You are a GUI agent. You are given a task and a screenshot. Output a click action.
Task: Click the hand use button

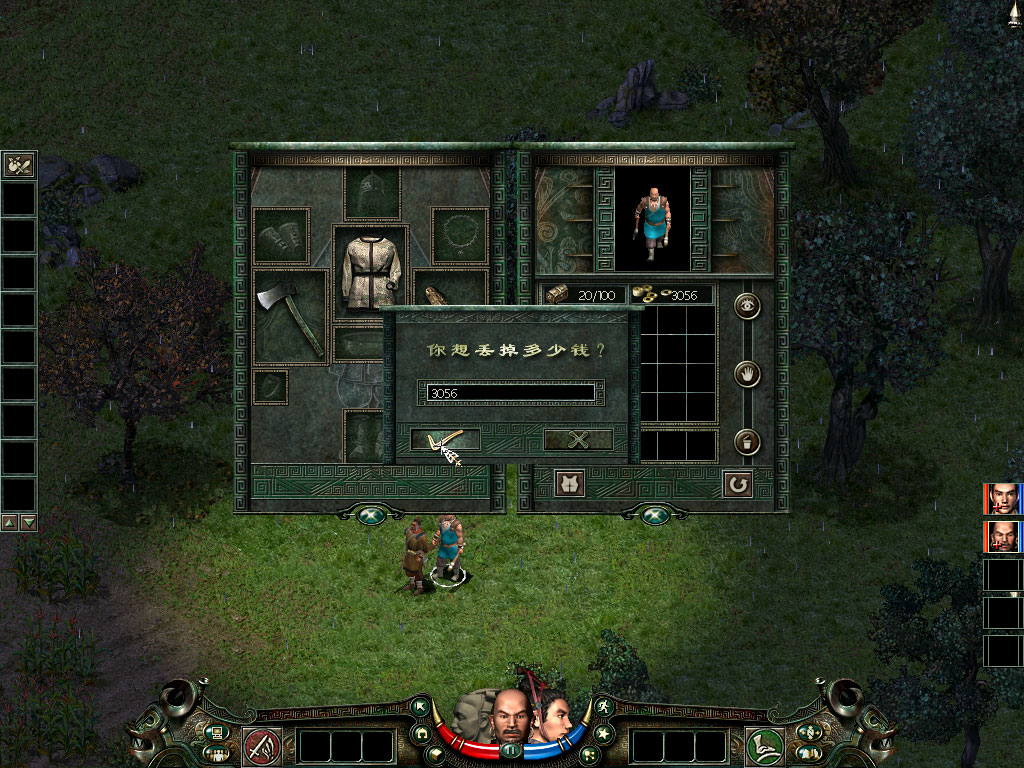pos(747,375)
